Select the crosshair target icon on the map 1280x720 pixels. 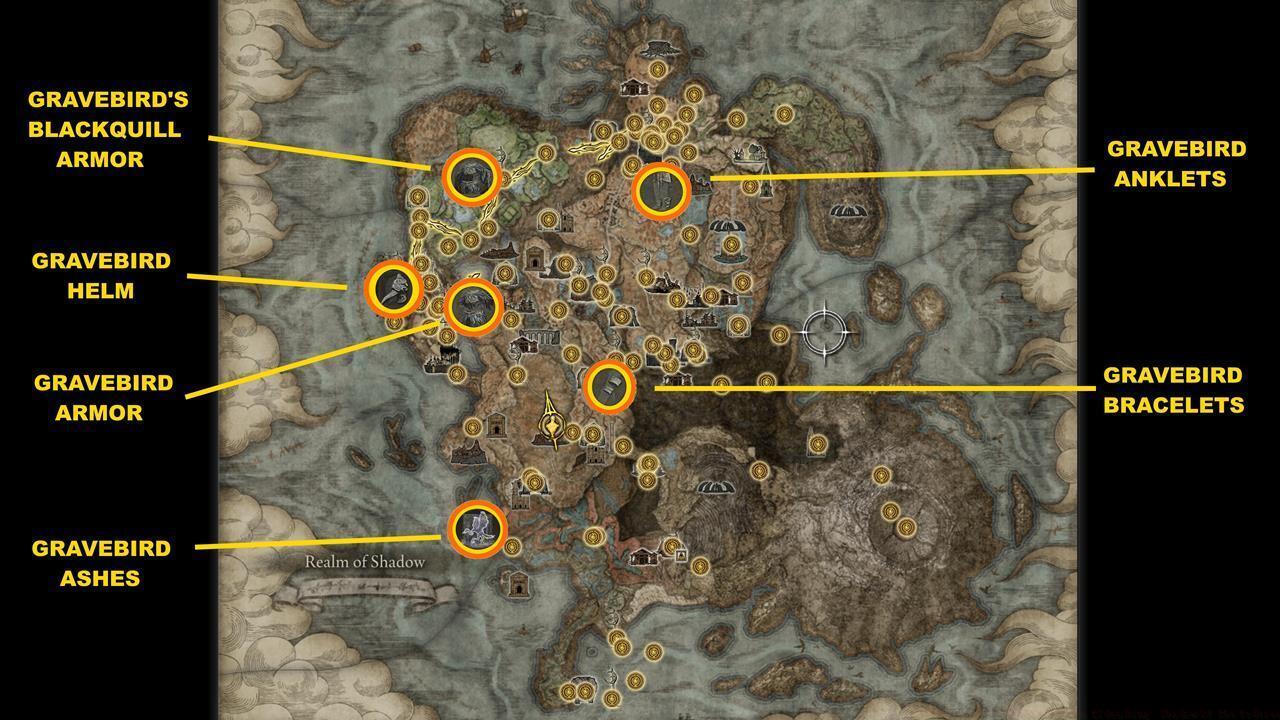[x=823, y=330]
